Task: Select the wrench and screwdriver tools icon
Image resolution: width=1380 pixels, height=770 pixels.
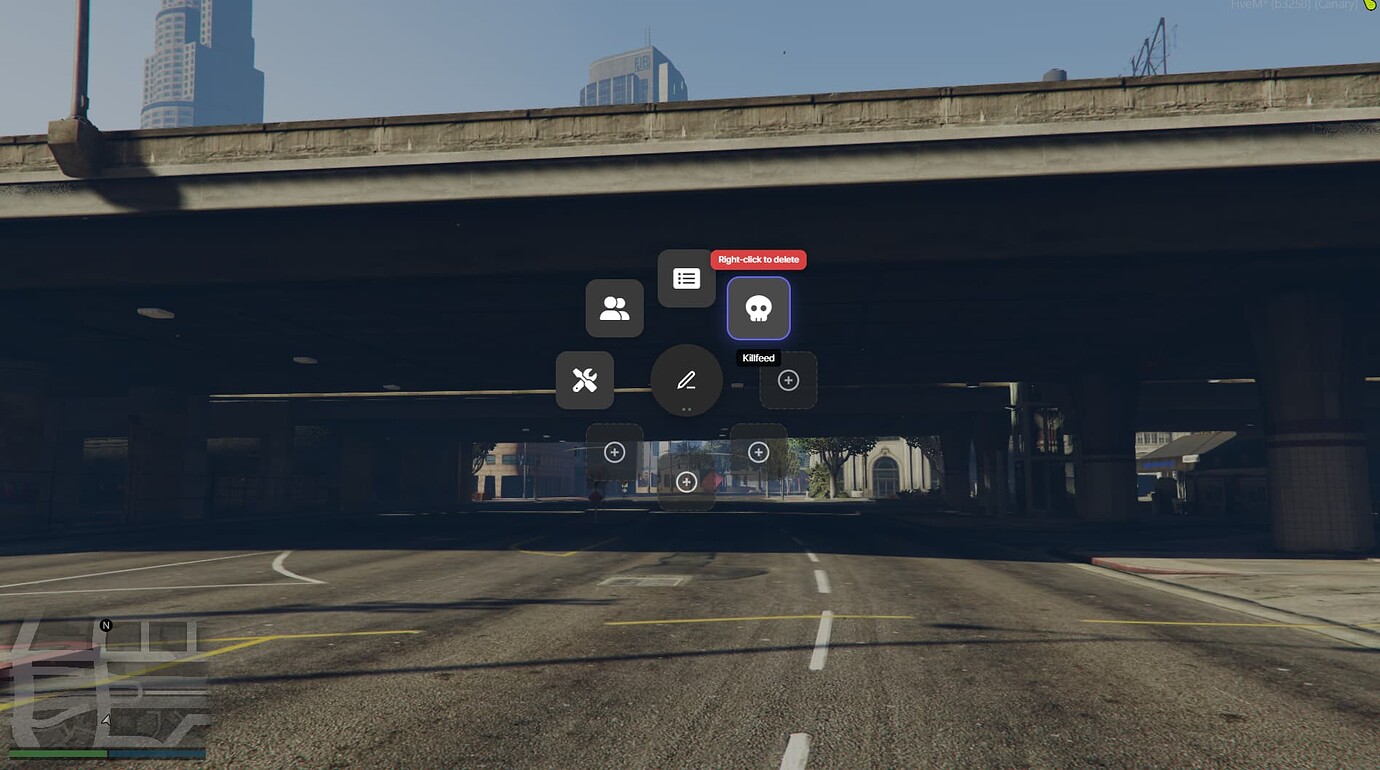Action: coord(585,380)
